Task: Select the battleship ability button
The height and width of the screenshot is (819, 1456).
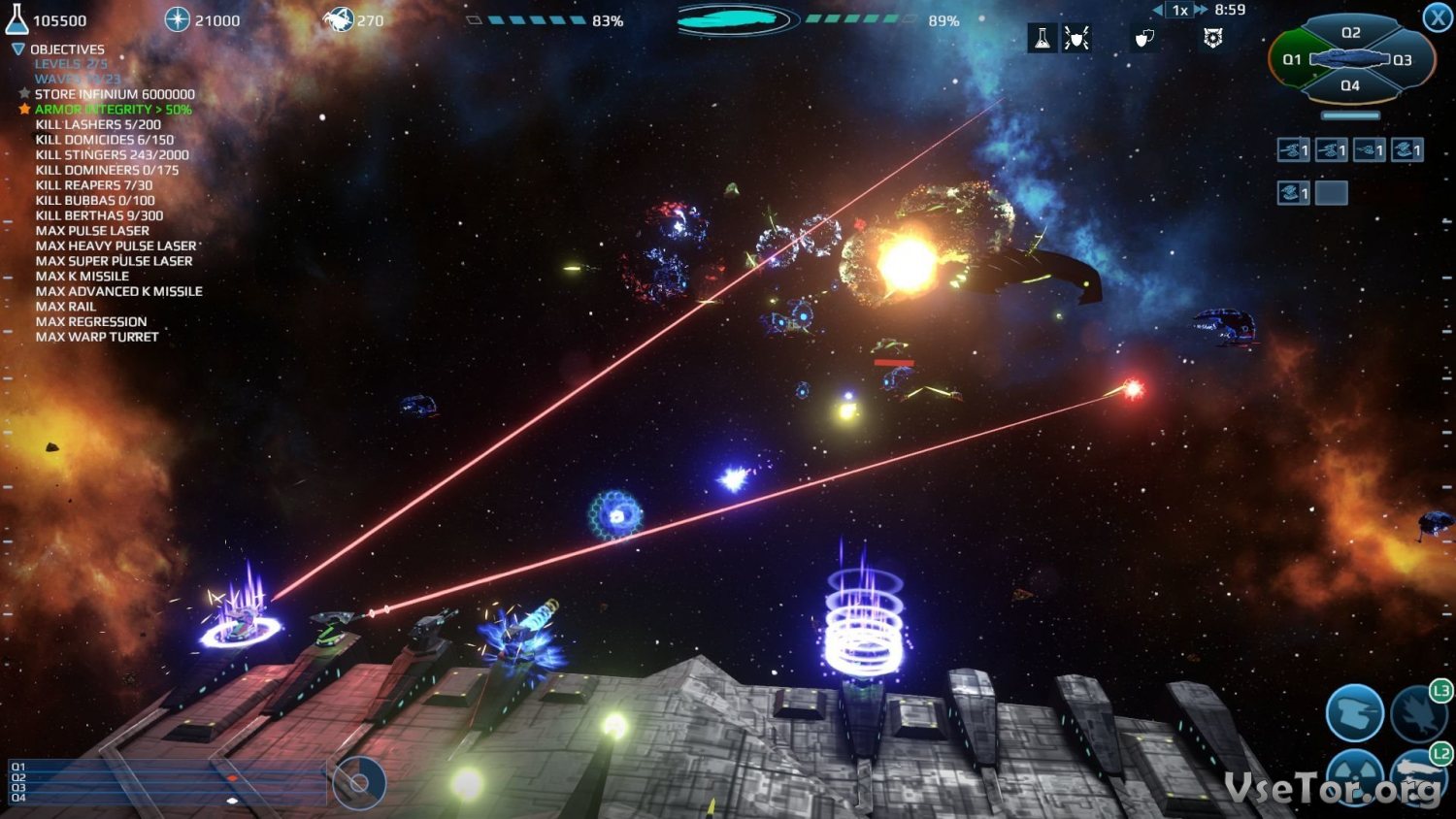Action: (x=1418, y=776)
